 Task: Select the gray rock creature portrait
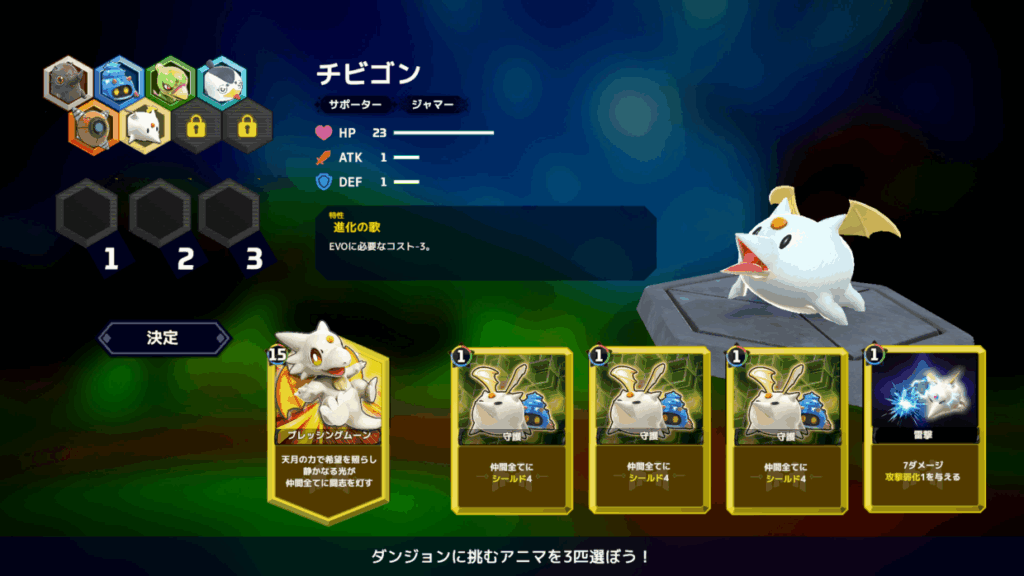coord(69,82)
